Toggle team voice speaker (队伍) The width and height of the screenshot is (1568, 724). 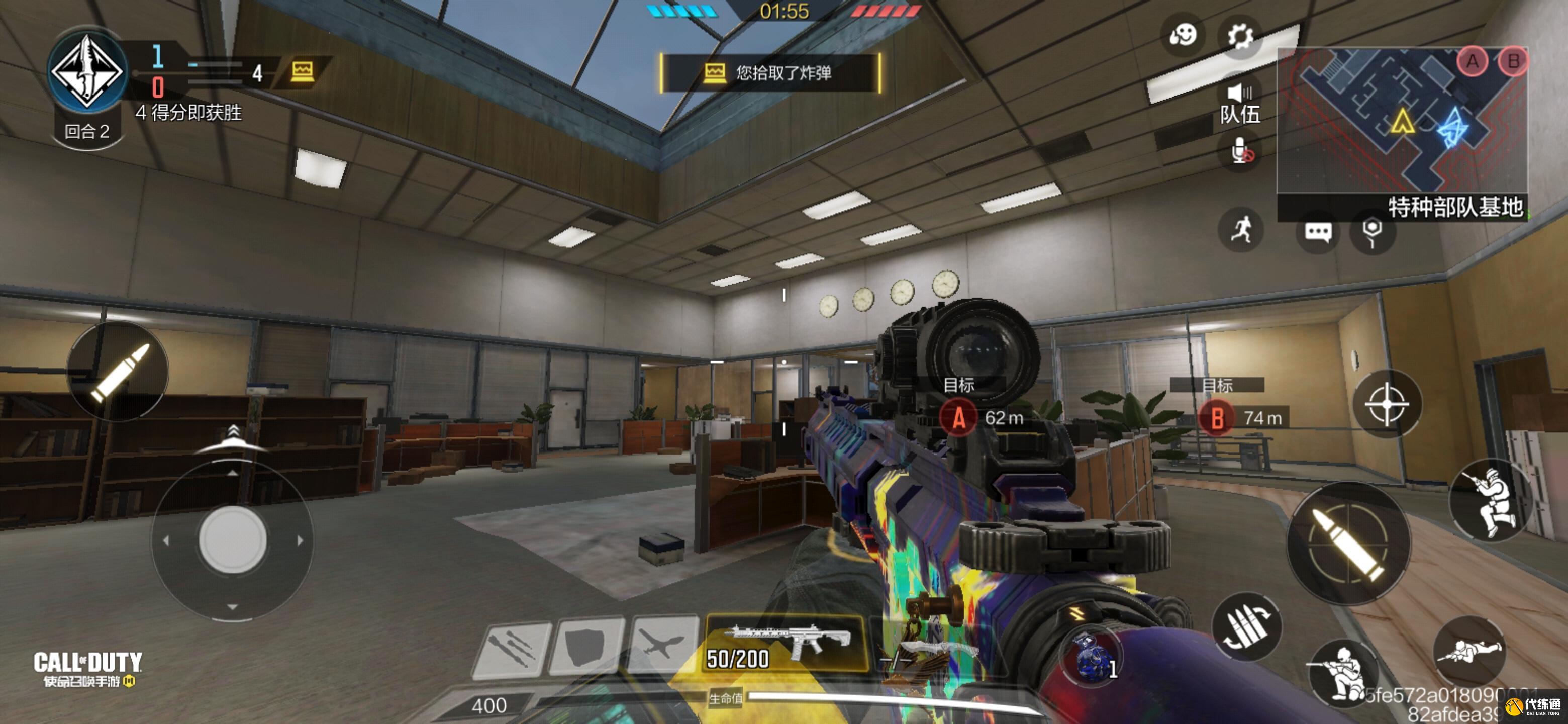tap(1239, 104)
